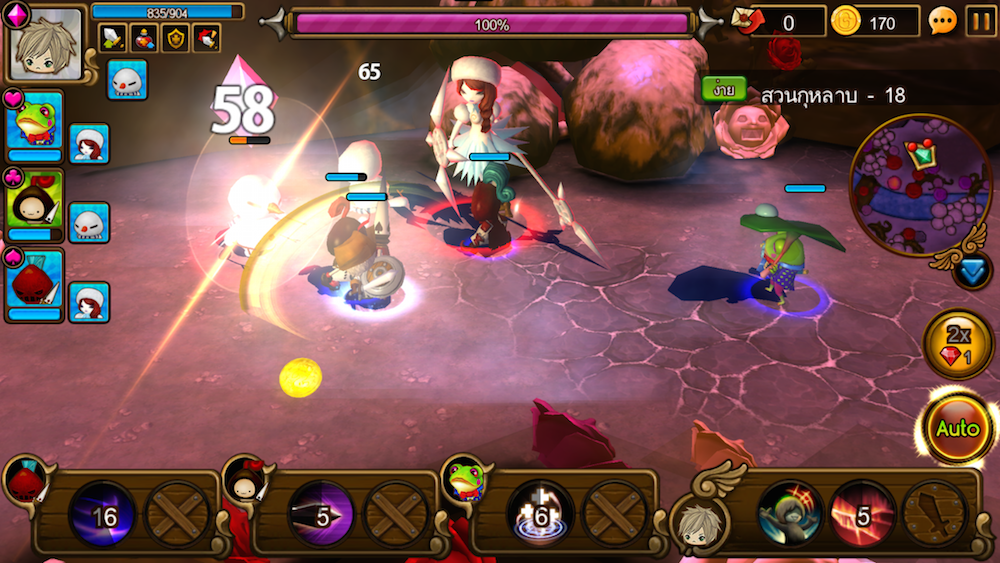Use the frog's healing skill
The image size is (1000, 563).
click(x=540, y=514)
